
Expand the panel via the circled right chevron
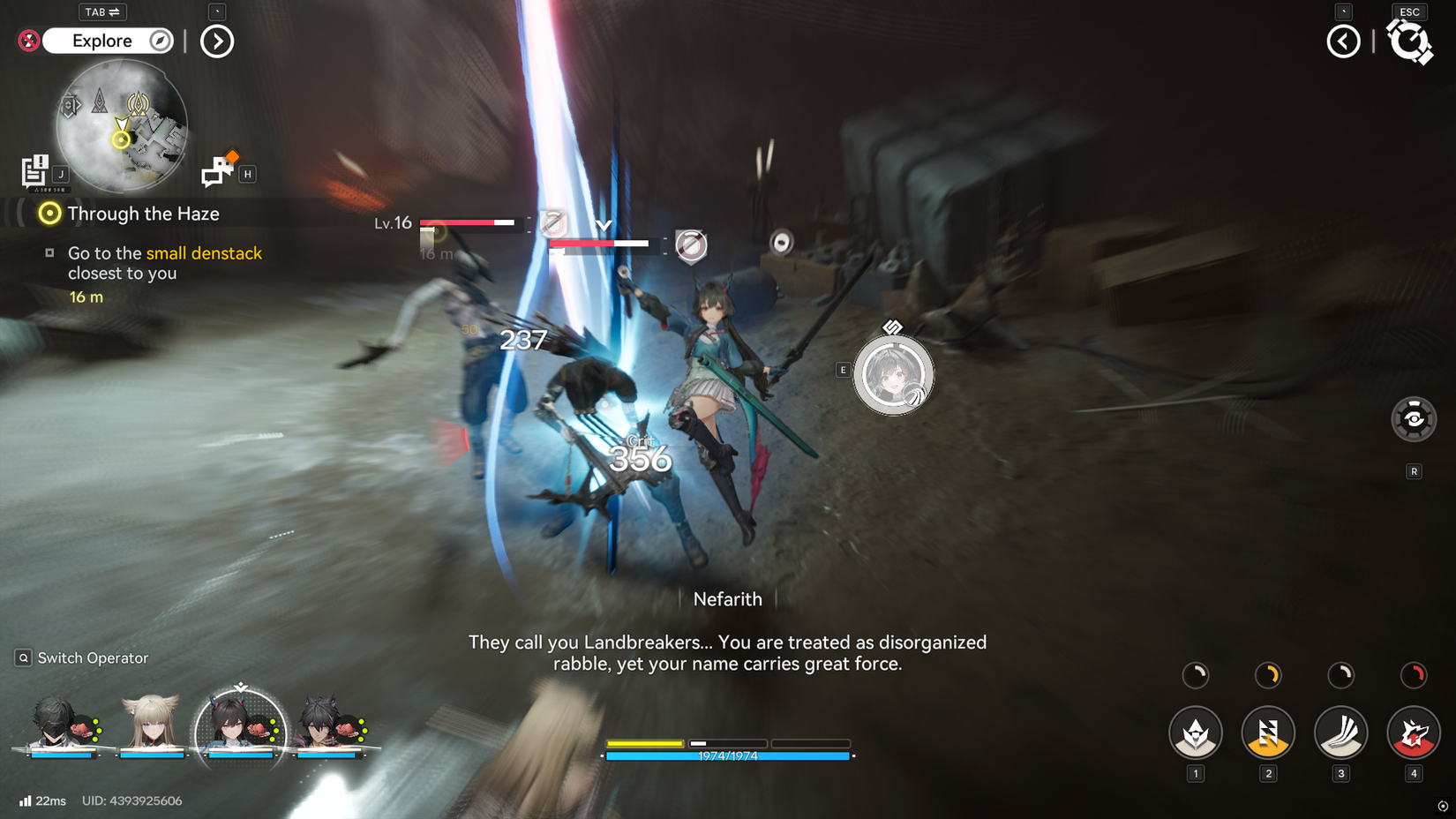[216, 41]
